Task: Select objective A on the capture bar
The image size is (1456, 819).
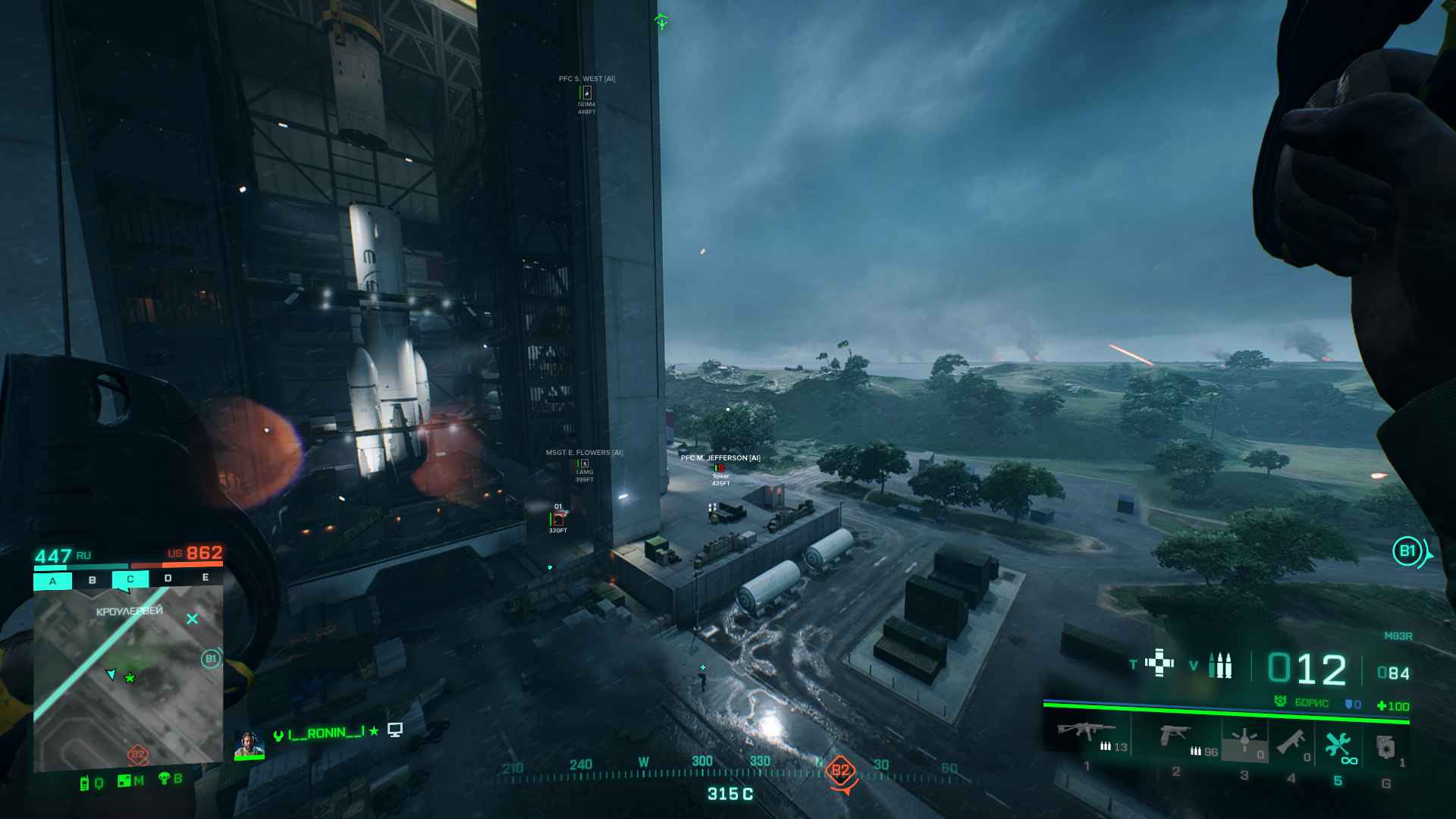Action: [52, 581]
